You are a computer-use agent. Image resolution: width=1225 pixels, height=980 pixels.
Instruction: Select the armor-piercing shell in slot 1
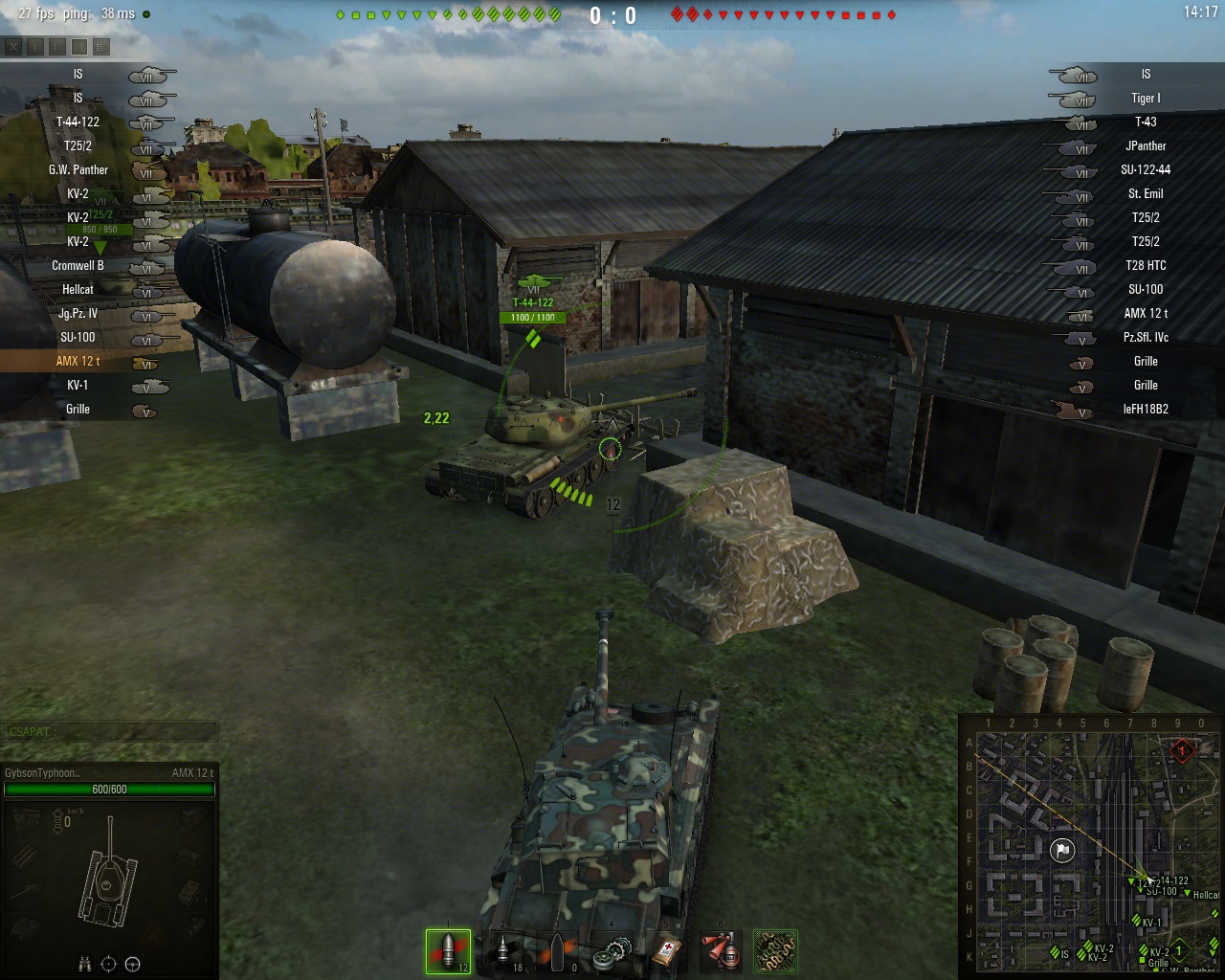(448, 951)
